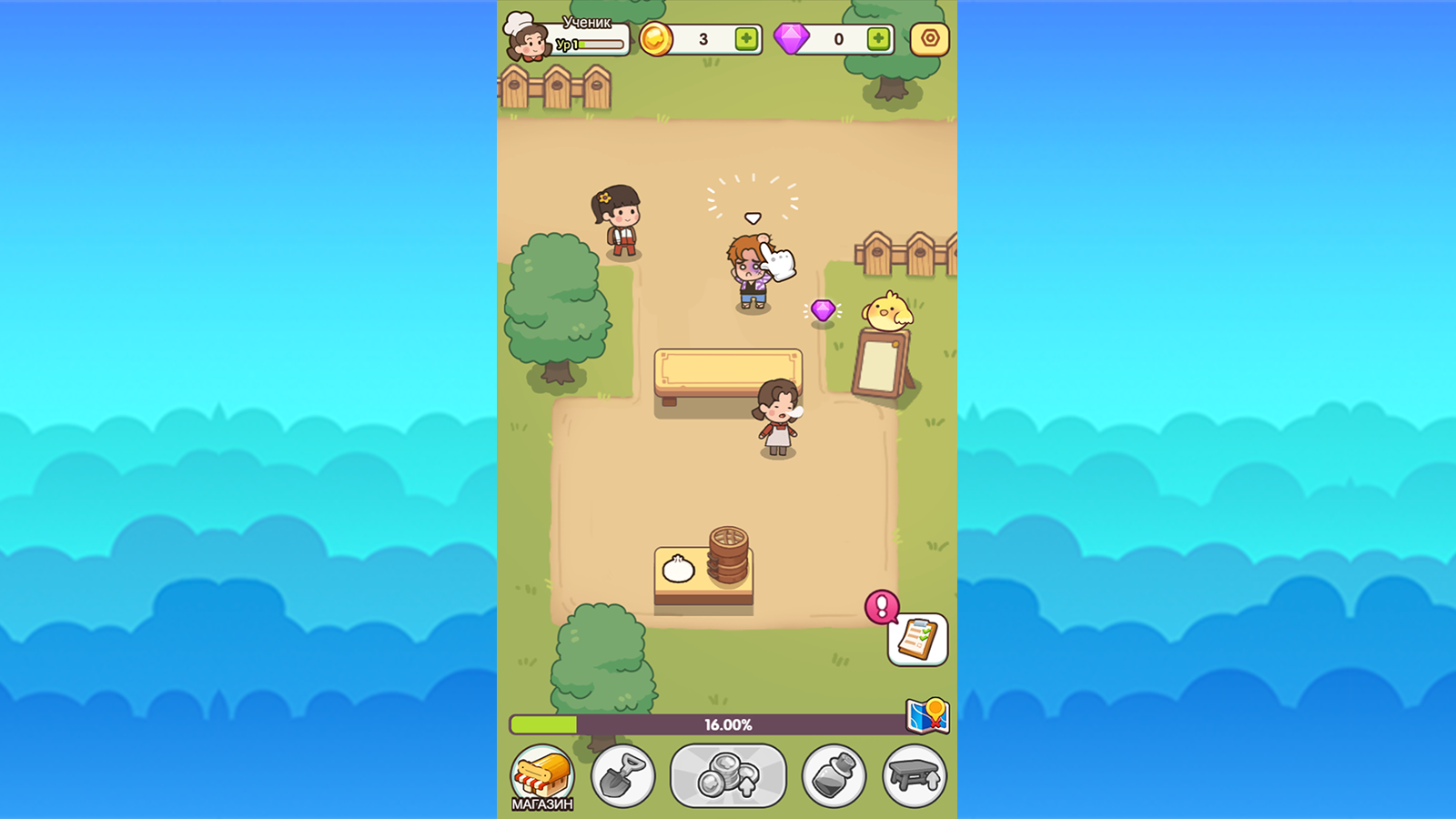
Task: Tap the yellow chick
Action: click(887, 309)
